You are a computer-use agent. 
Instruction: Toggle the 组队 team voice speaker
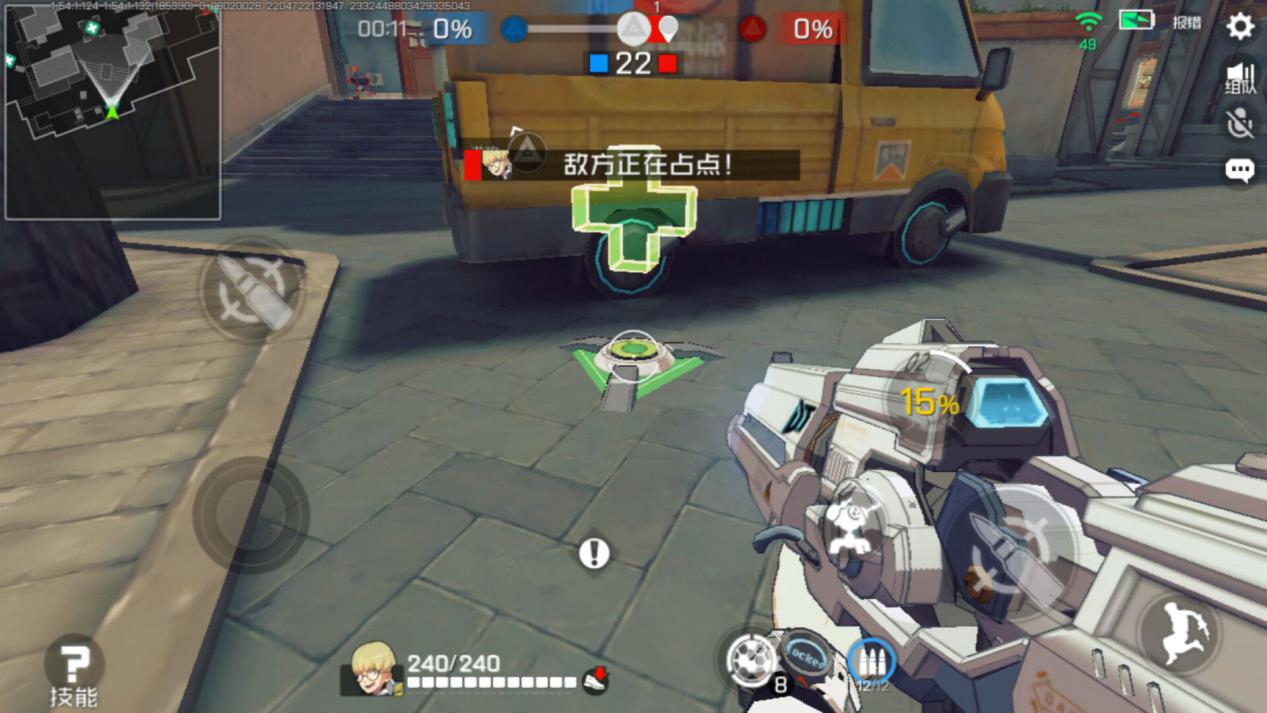tap(1240, 79)
